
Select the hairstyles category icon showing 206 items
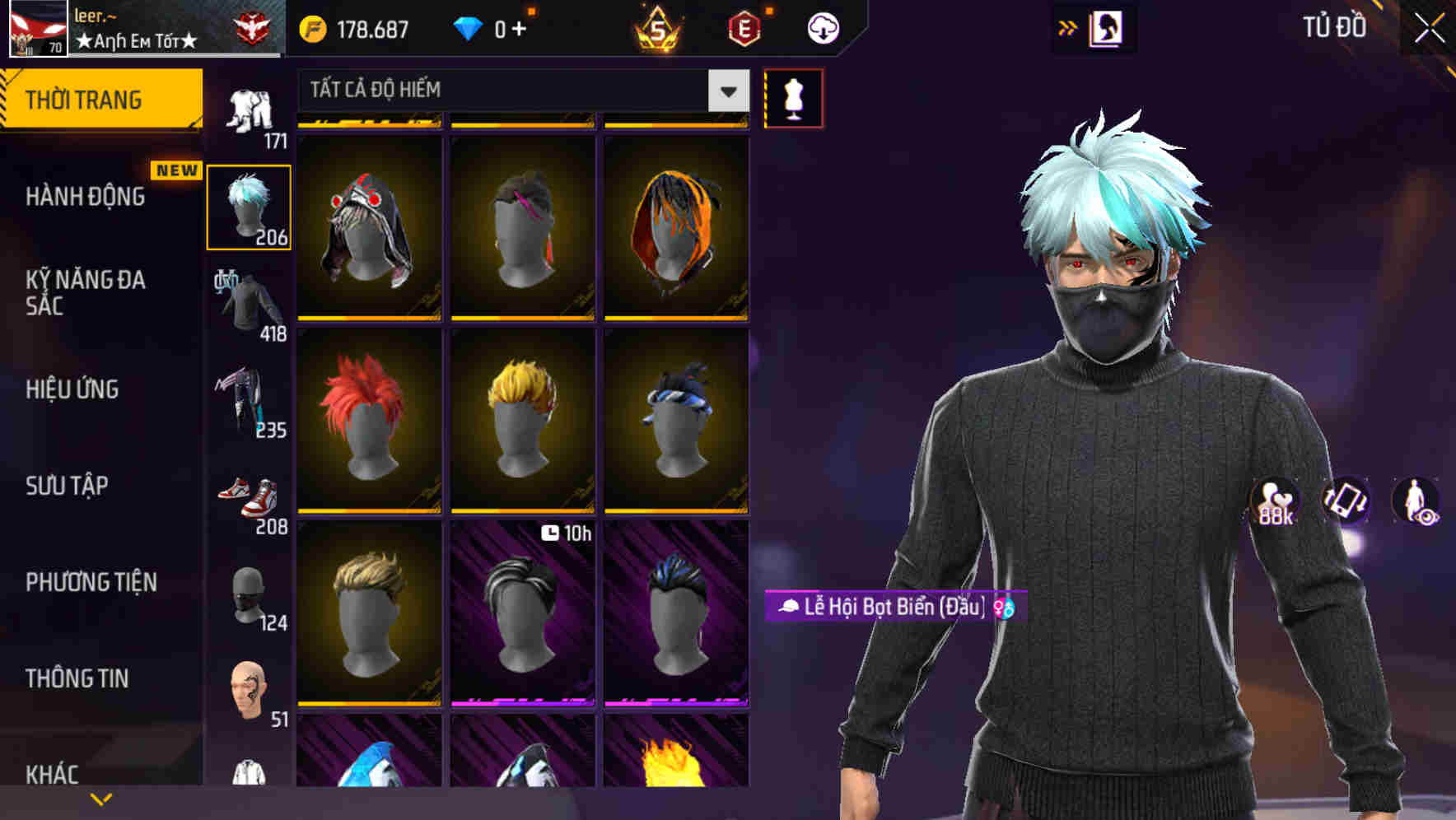(249, 204)
